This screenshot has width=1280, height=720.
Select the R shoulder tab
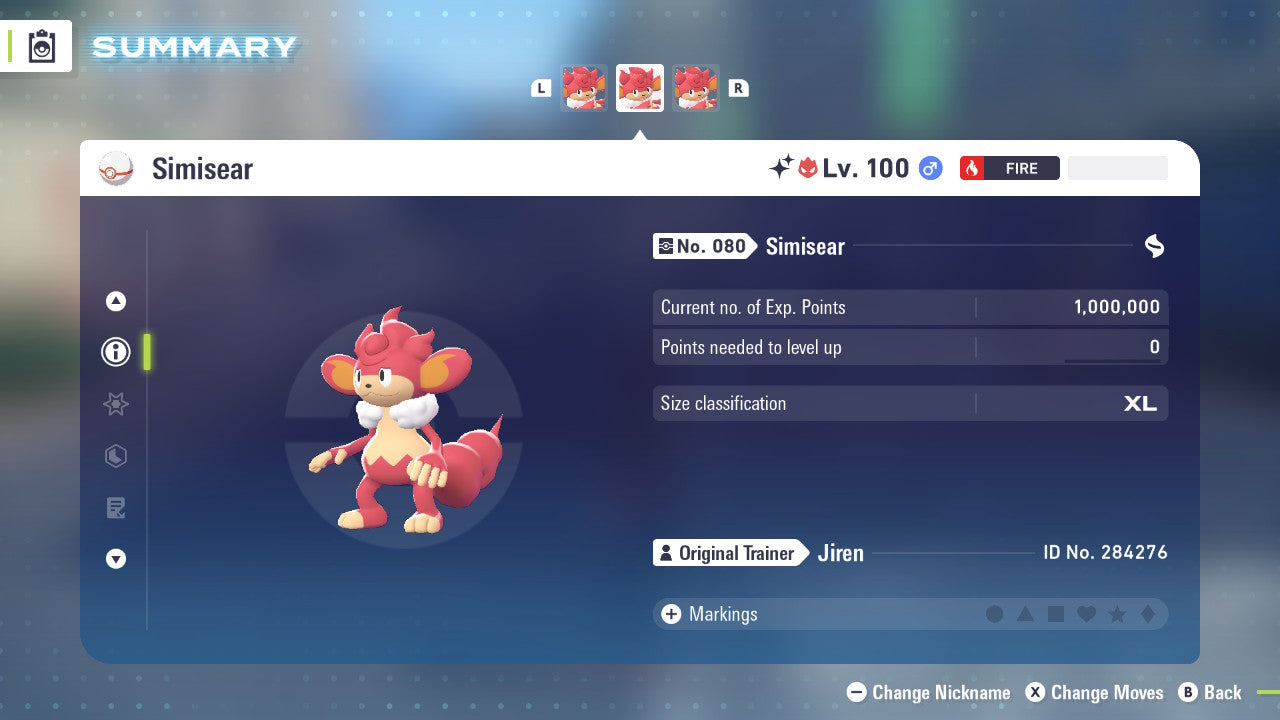pyautogui.click(x=738, y=88)
